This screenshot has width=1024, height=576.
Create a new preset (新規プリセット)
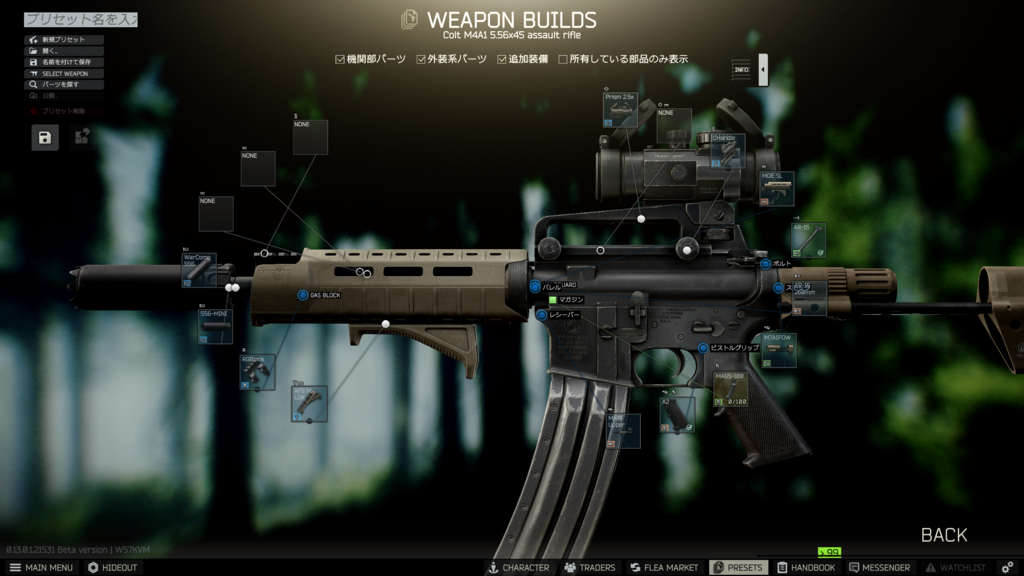(x=64, y=40)
